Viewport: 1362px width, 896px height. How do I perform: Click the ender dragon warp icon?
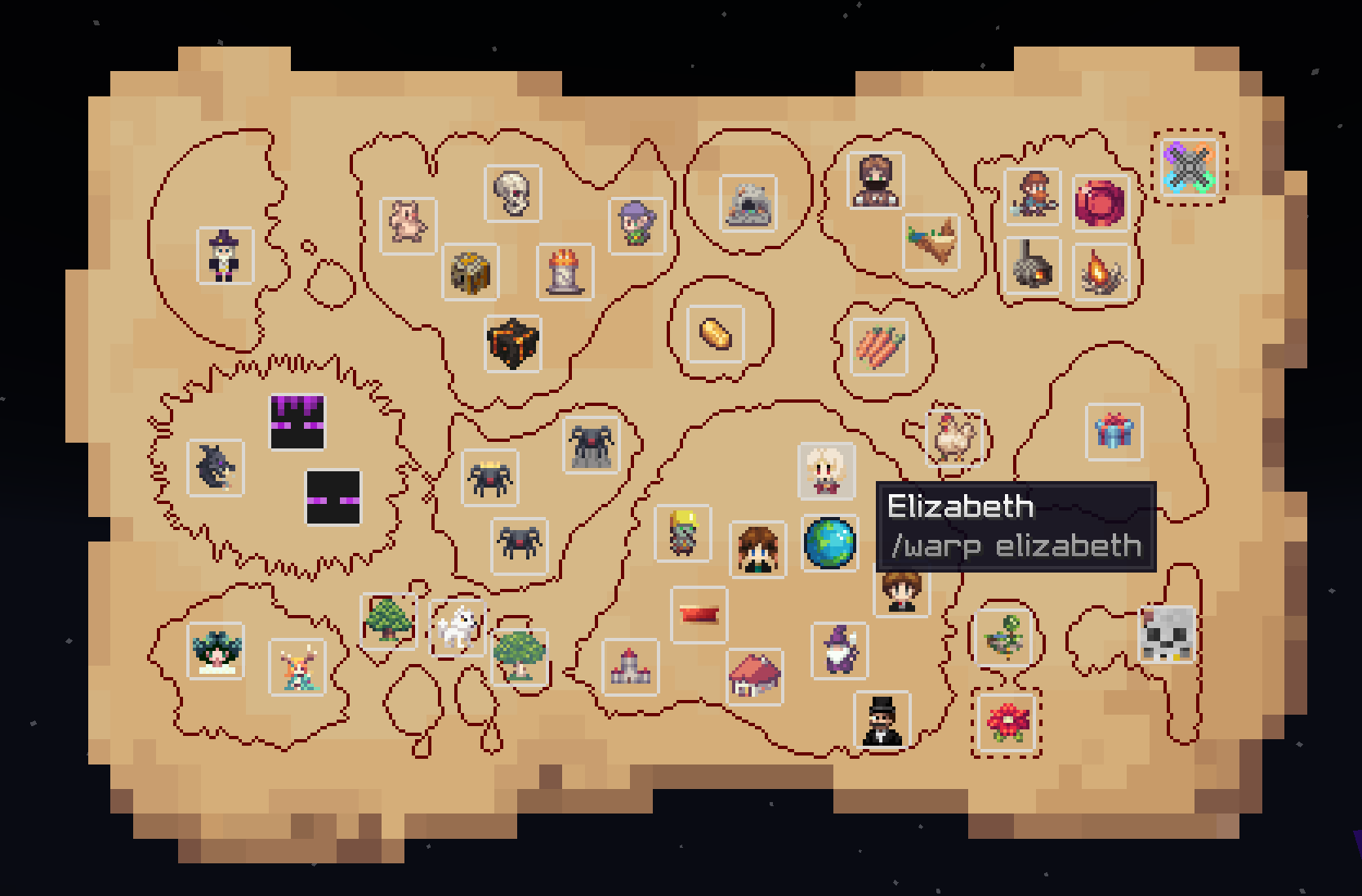coord(215,466)
